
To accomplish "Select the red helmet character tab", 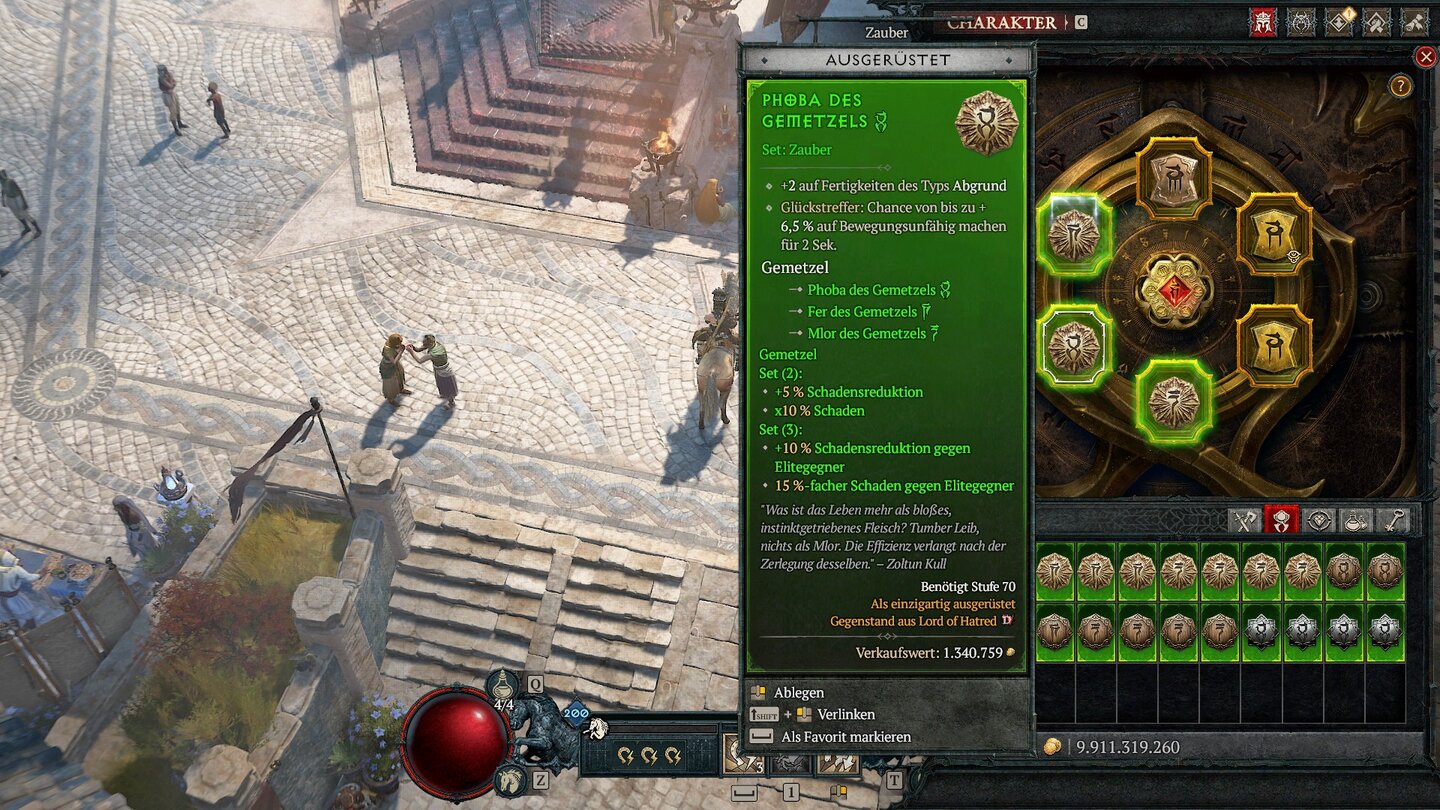I will coord(1263,22).
